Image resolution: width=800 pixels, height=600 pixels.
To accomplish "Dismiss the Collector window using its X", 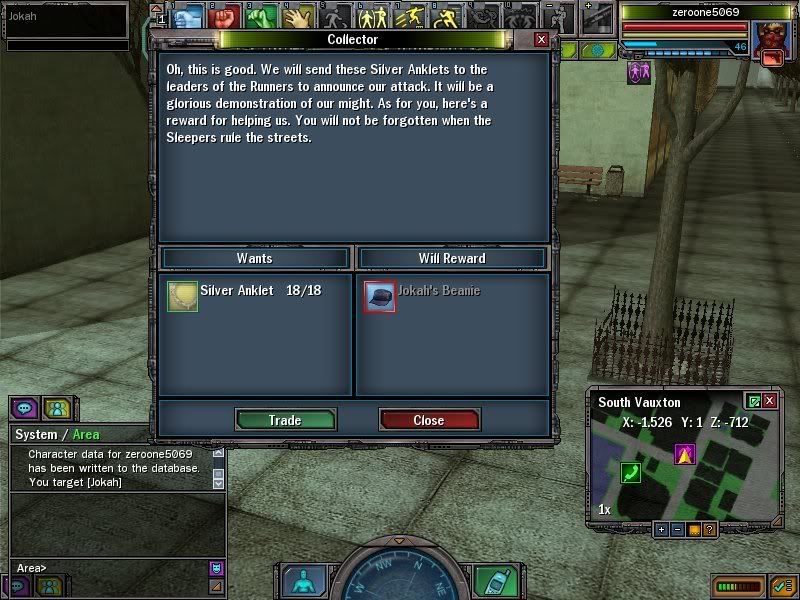I will [x=541, y=39].
